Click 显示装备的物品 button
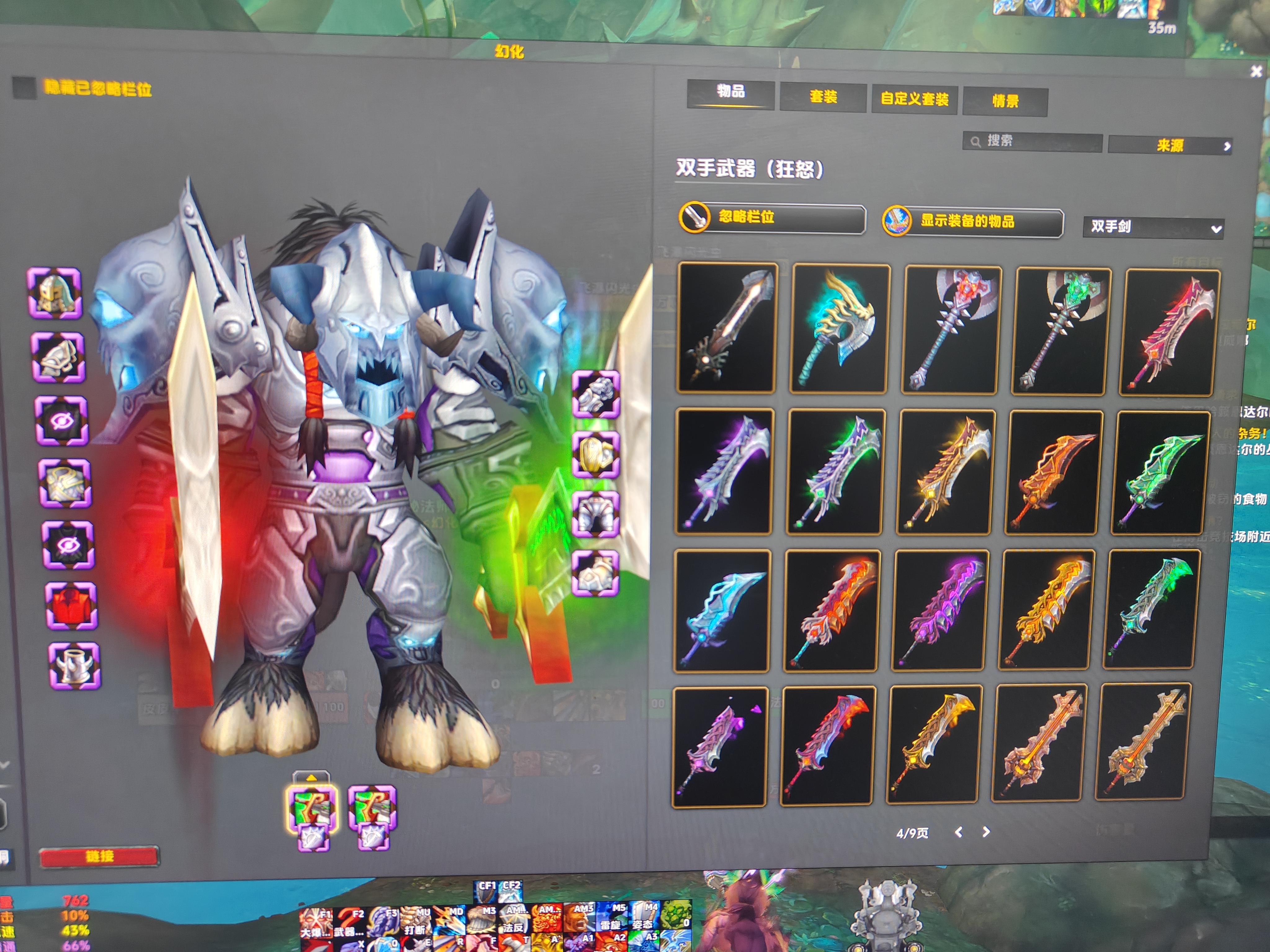The width and height of the screenshot is (1270, 952). pyautogui.click(x=972, y=222)
